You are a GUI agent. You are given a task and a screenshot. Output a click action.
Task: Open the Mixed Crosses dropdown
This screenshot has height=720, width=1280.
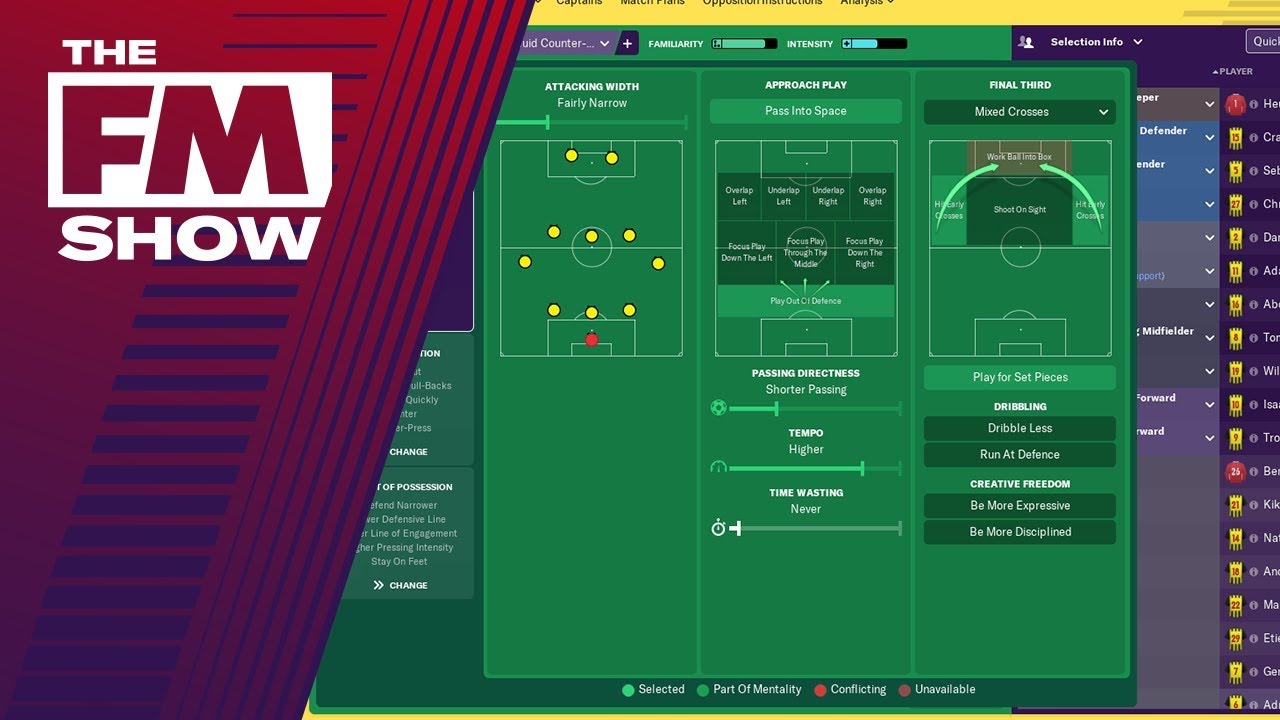click(1019, 111)
